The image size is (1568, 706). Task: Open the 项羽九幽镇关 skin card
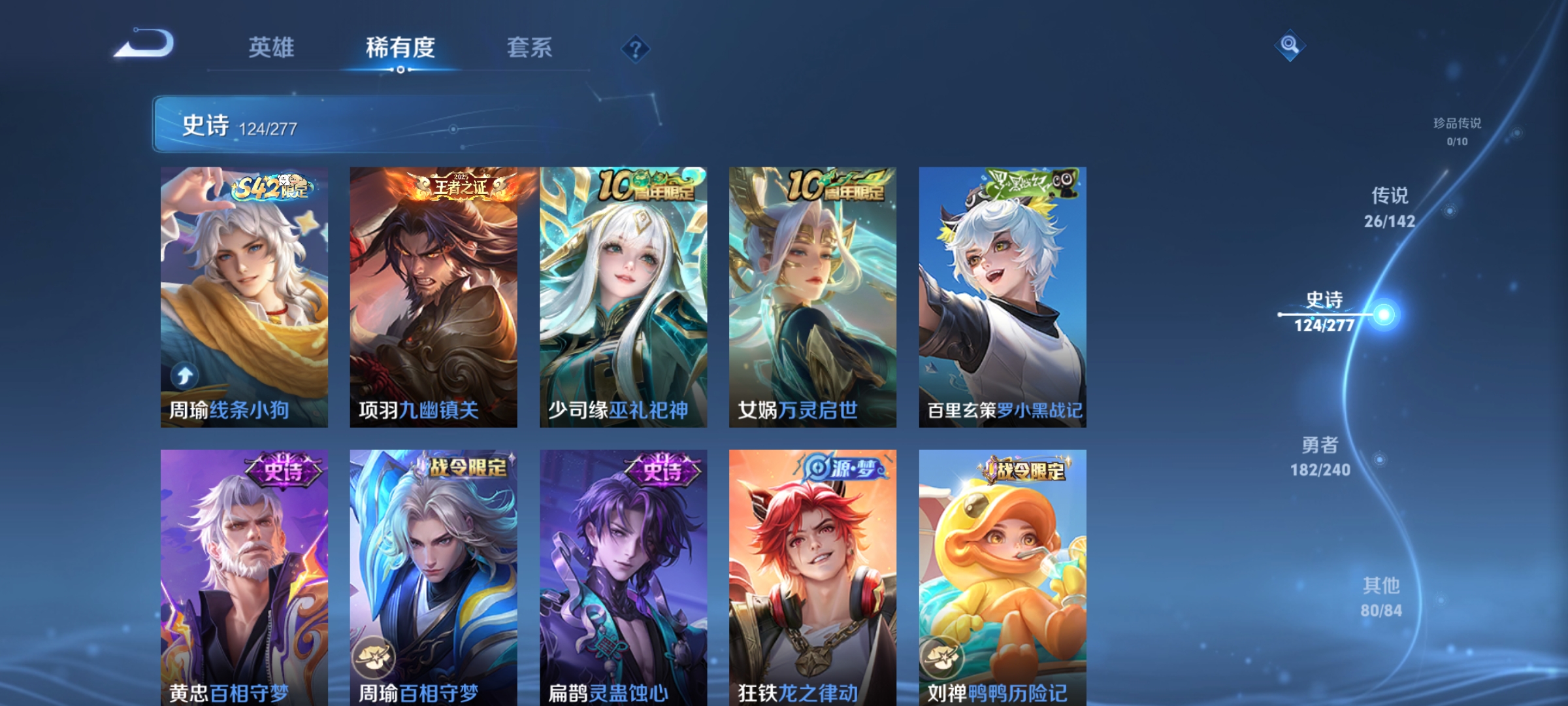tap(433, 294)
